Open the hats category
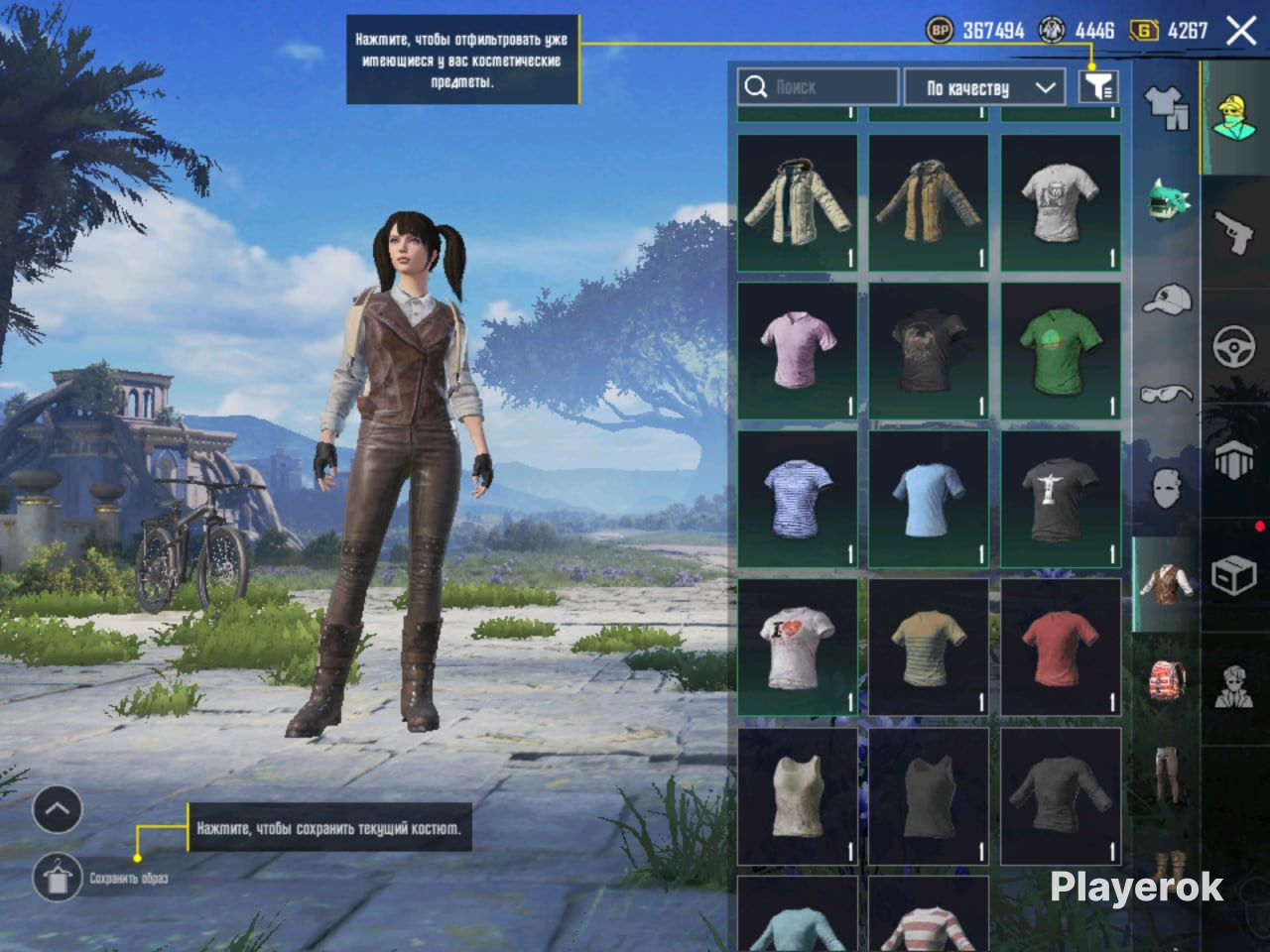Image resolution: width=1270 pixels, height=952 pixels. 1167,297
